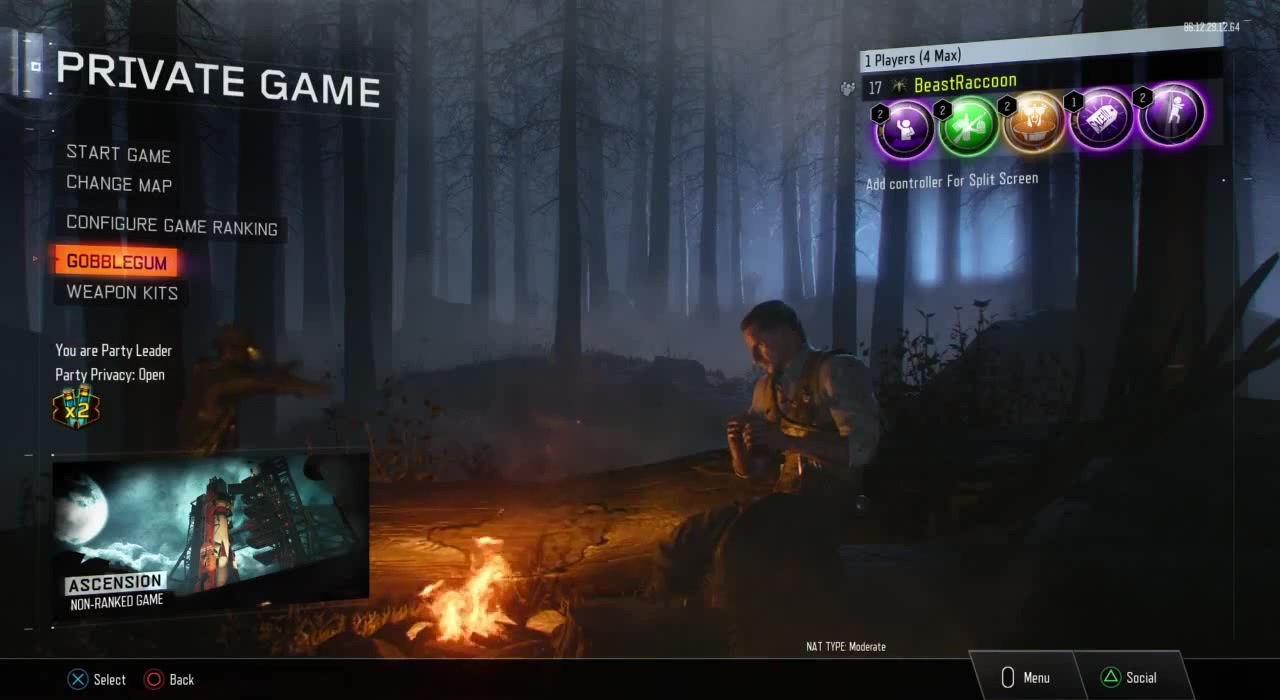Viewport: 1280px width, 700px height.
Task: Start the private game
Action: click(x=118, y=154)
